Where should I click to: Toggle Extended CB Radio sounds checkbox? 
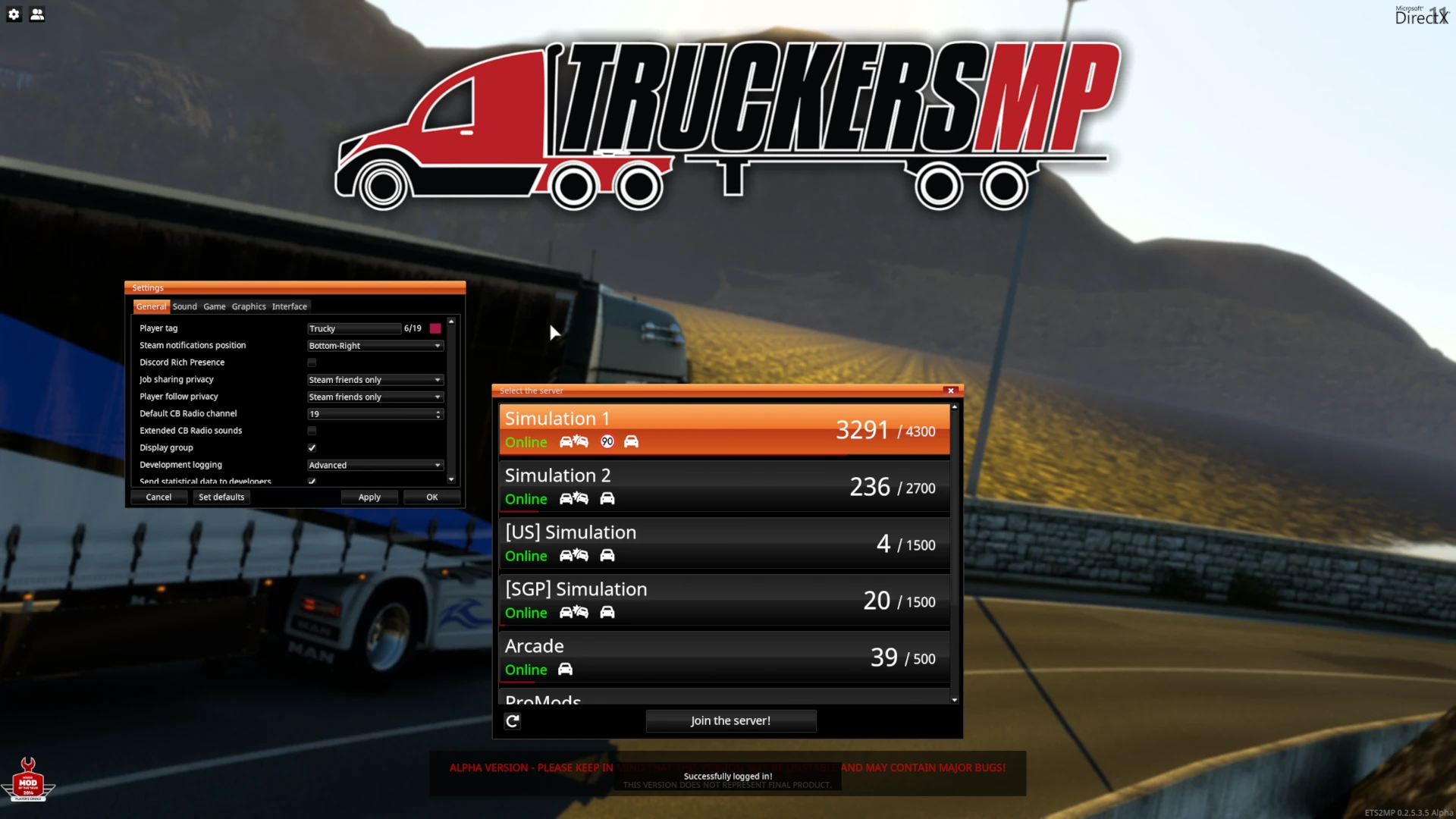(x=312, y=431)
